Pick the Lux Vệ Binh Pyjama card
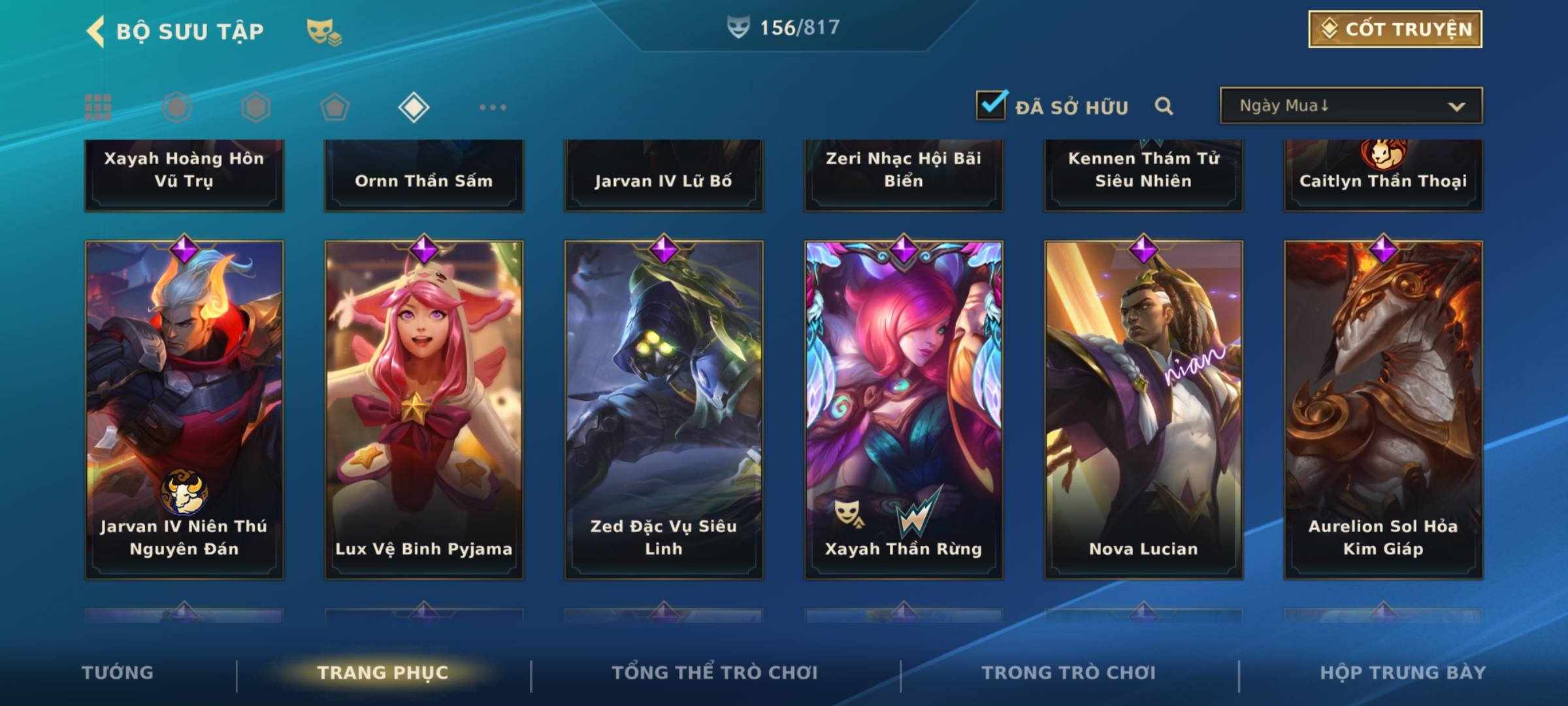 (424, 409)
